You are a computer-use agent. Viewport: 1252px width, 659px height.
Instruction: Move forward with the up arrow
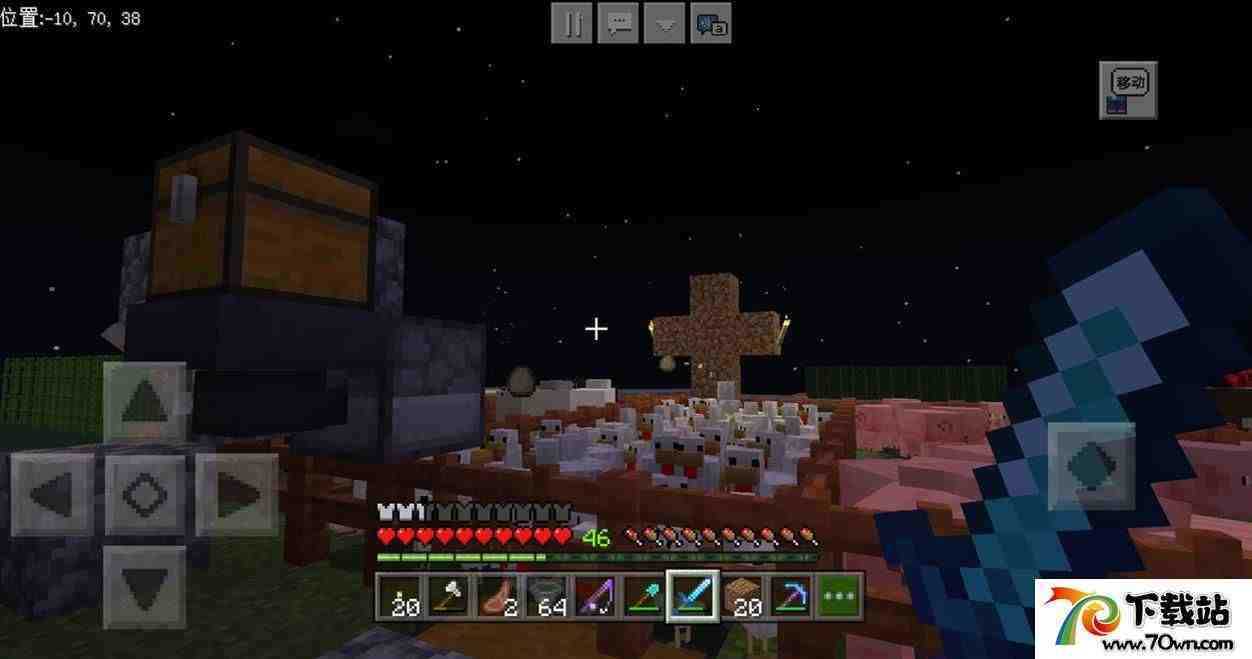pos(145,403)
